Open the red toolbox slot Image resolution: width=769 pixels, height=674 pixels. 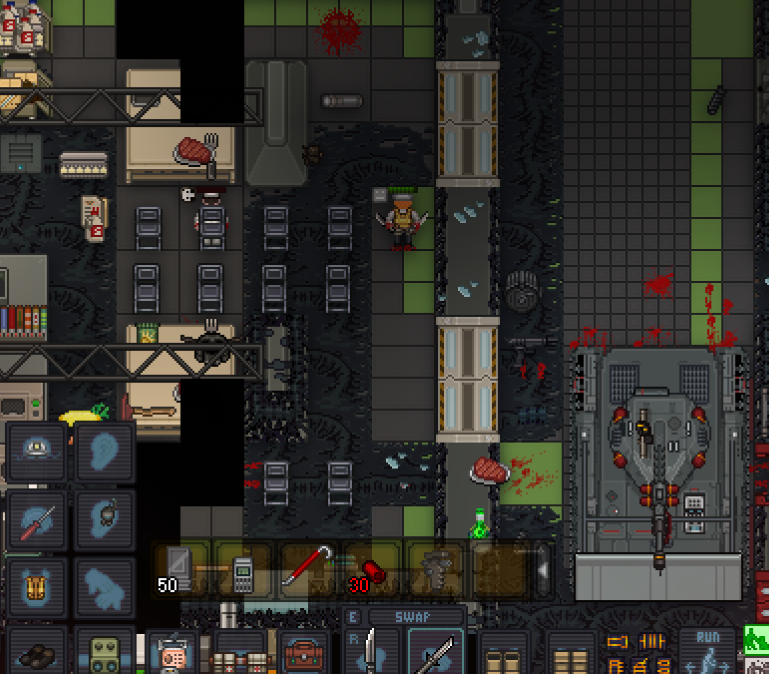(304, 653)
